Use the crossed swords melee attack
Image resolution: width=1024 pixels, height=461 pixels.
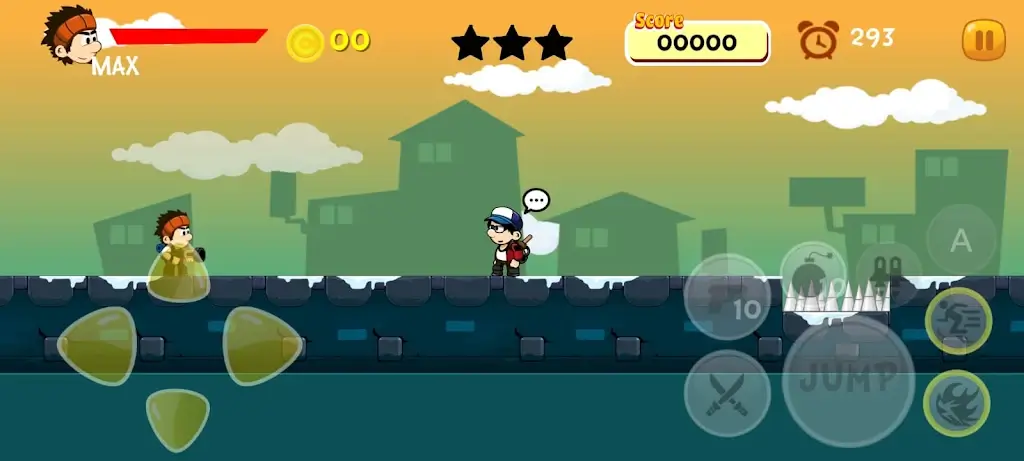pos(727,393)
